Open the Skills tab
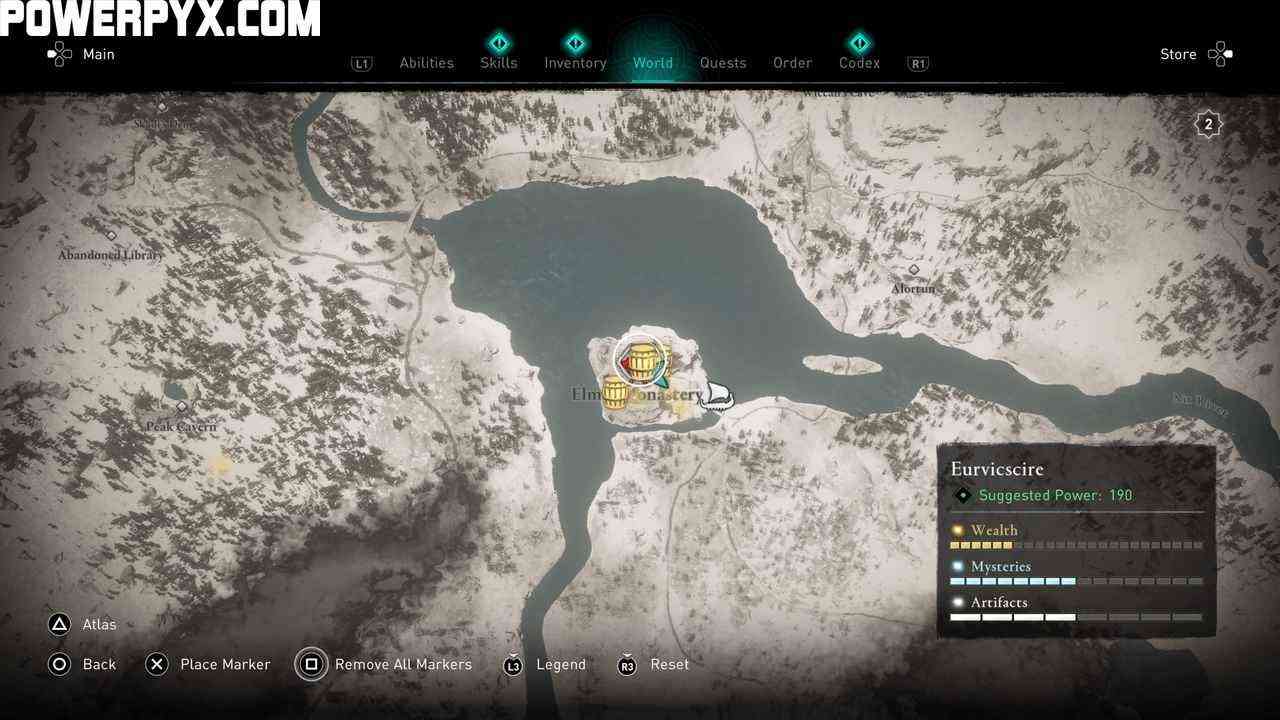Screen dimensions: 1280x720 pyautogui.click(x=498, y=63)
